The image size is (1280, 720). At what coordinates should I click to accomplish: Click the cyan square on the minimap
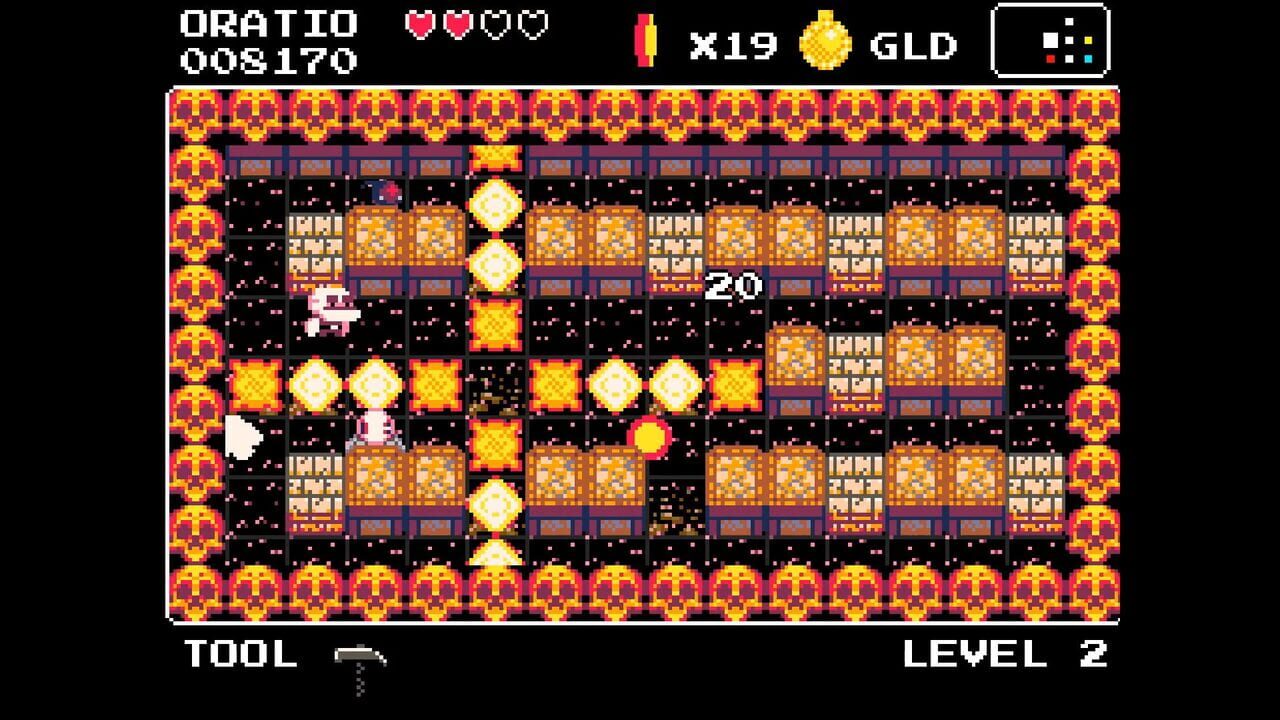[x=1088, y=59]
